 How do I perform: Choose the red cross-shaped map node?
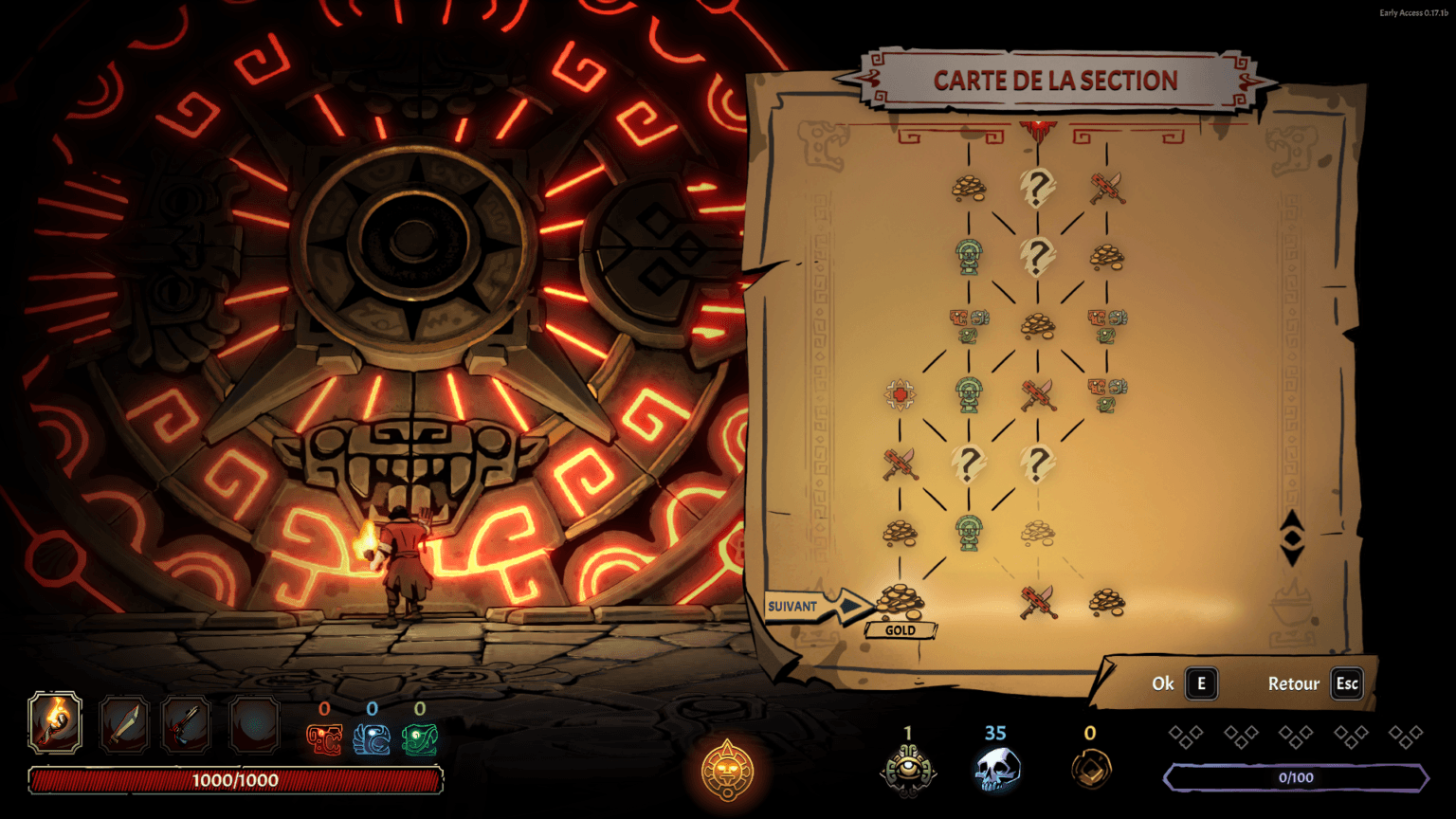click(900, 393)
